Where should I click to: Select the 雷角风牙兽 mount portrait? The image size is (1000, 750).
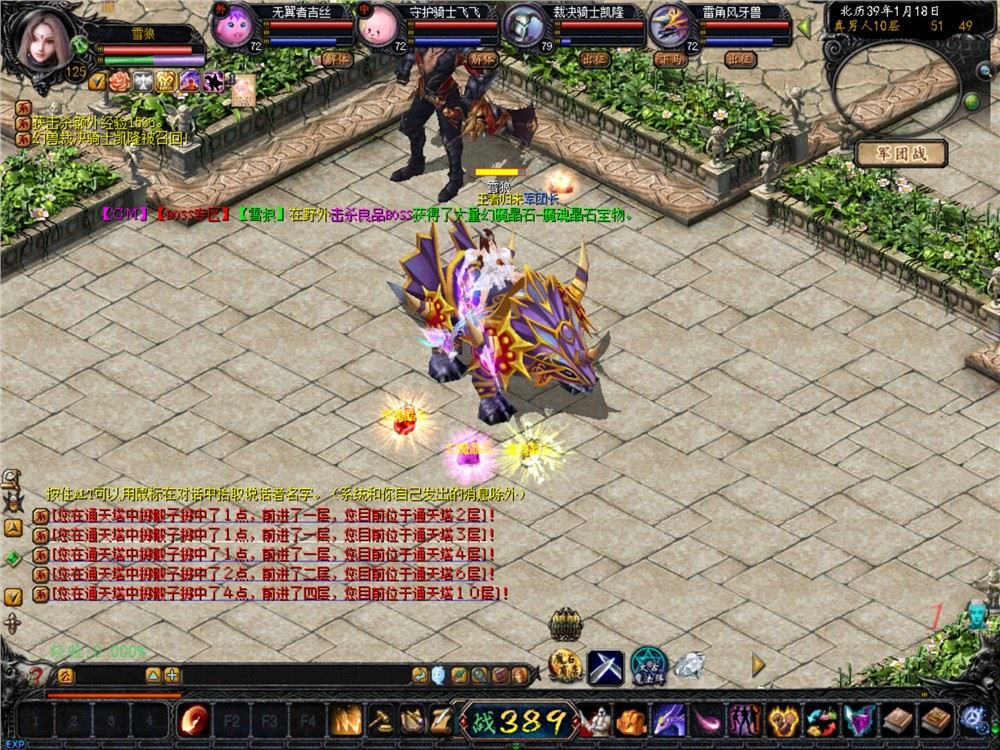[x=670, y=26]
